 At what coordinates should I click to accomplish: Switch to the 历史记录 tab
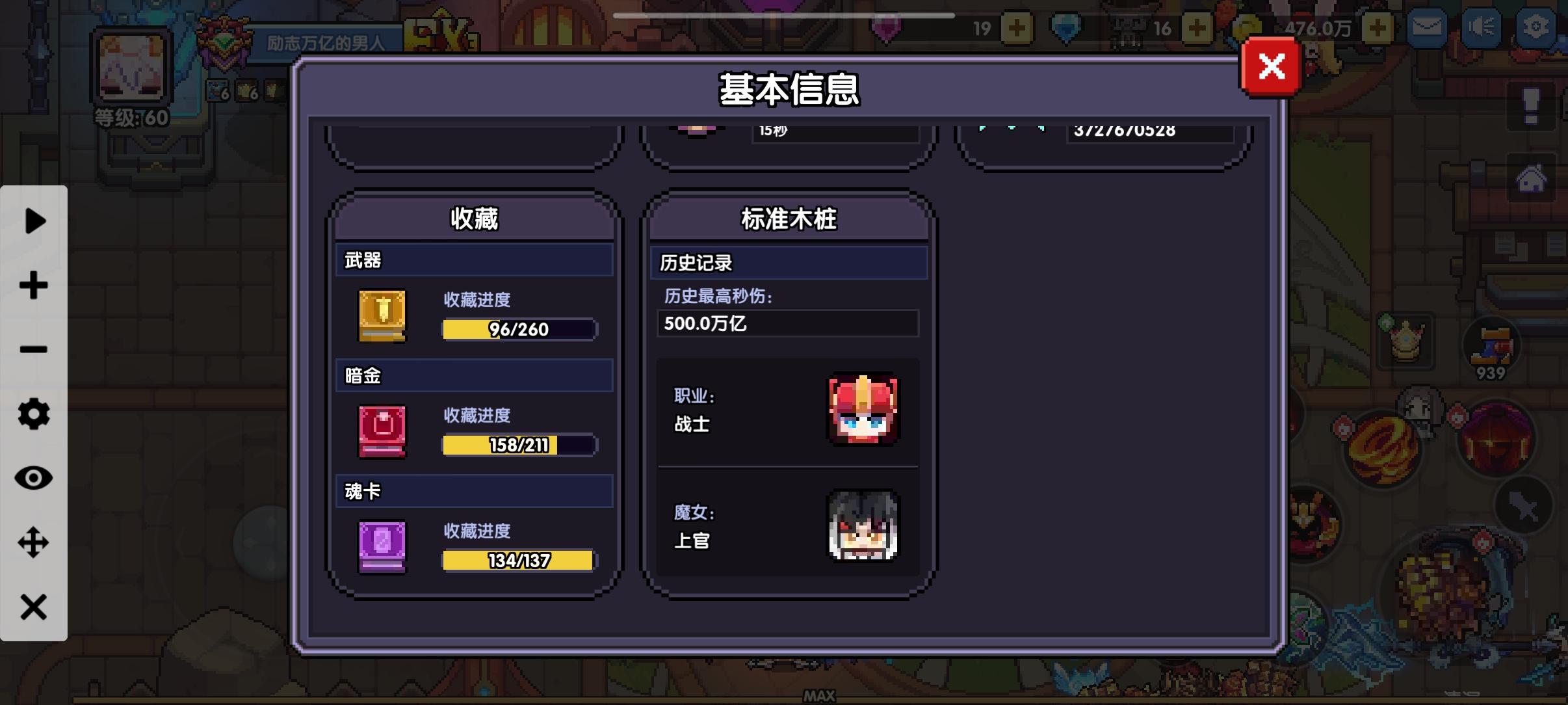click(x=789, y=263)
